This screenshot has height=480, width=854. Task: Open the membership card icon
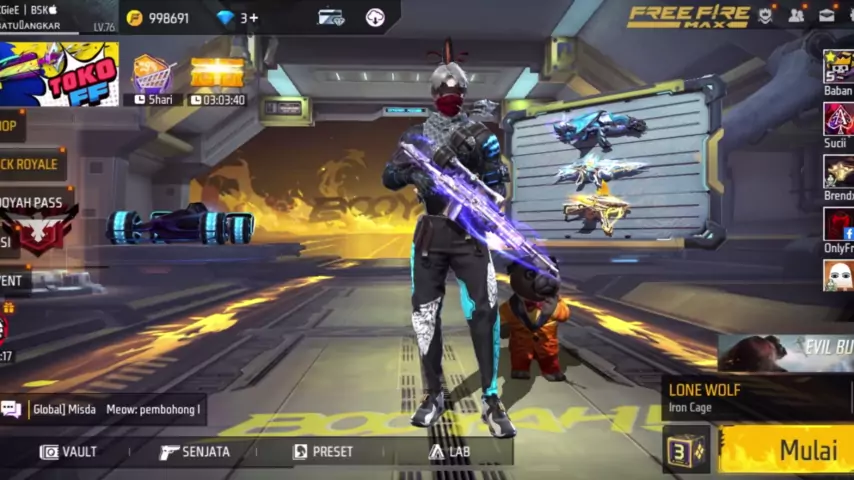(x=331, y=18)
